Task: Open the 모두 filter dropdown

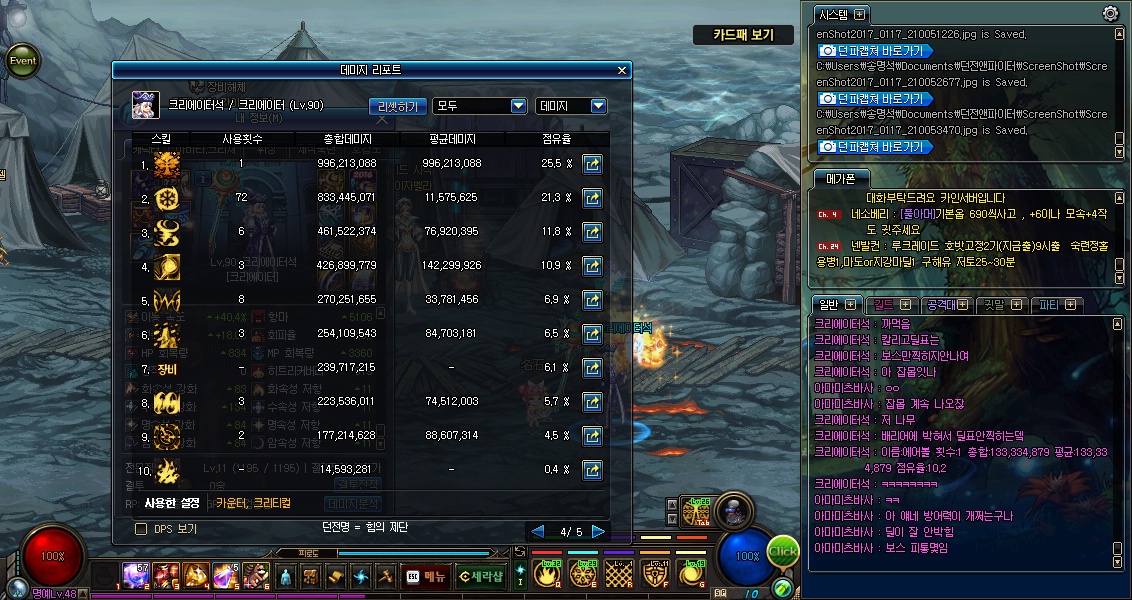Action: (x=479, y=106)
